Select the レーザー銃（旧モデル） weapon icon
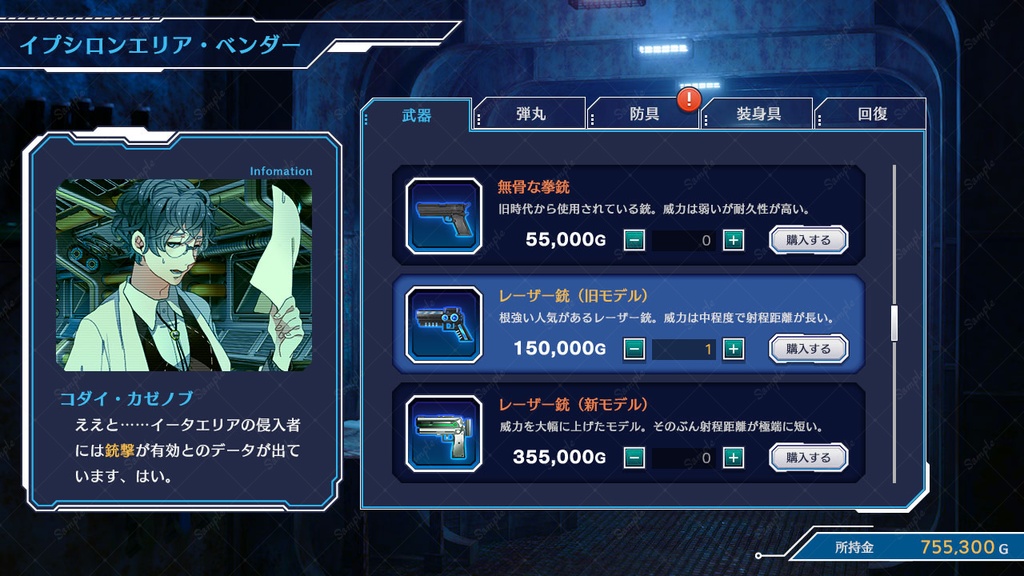 444,324
